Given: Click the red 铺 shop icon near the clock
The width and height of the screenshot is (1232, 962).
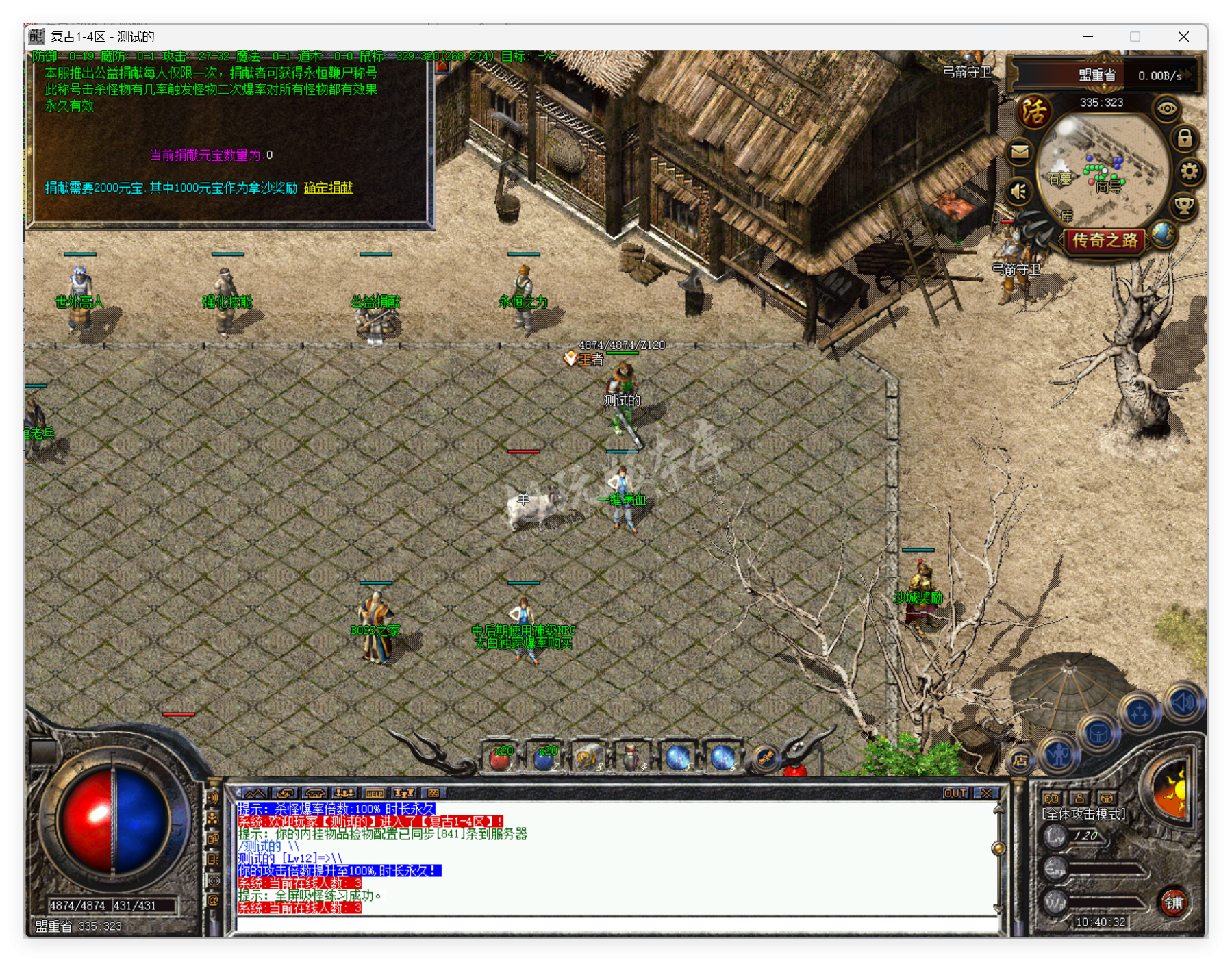Looking at the screenshot, I should point(1174,903).
